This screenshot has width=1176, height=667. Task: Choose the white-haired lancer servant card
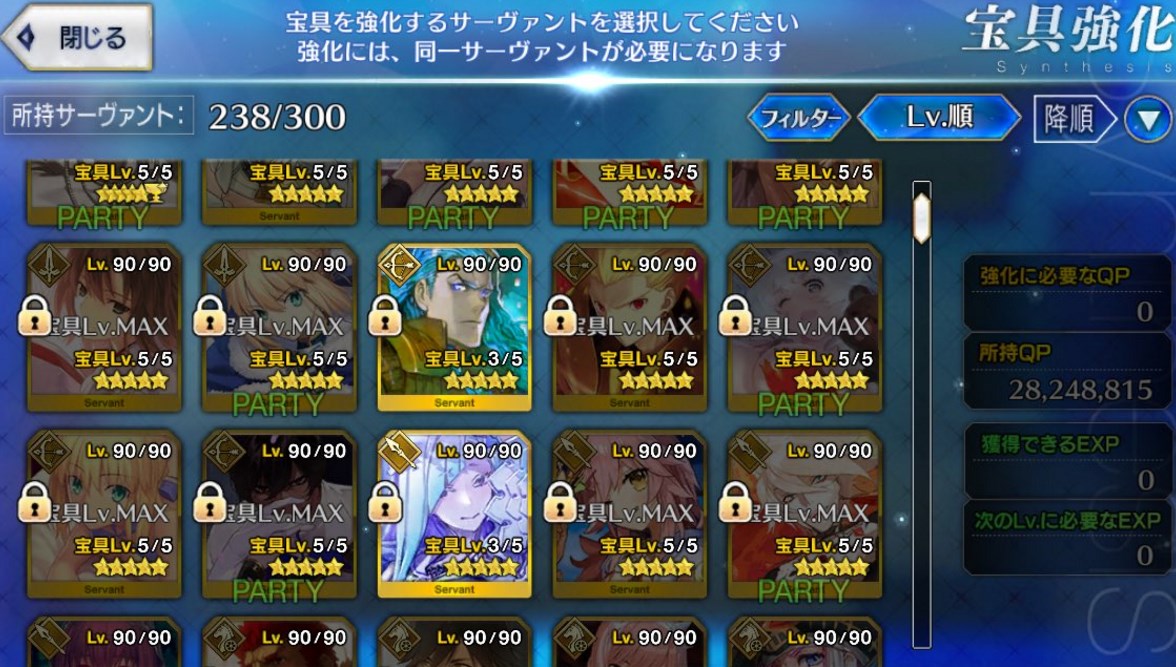tap(455, 512)
